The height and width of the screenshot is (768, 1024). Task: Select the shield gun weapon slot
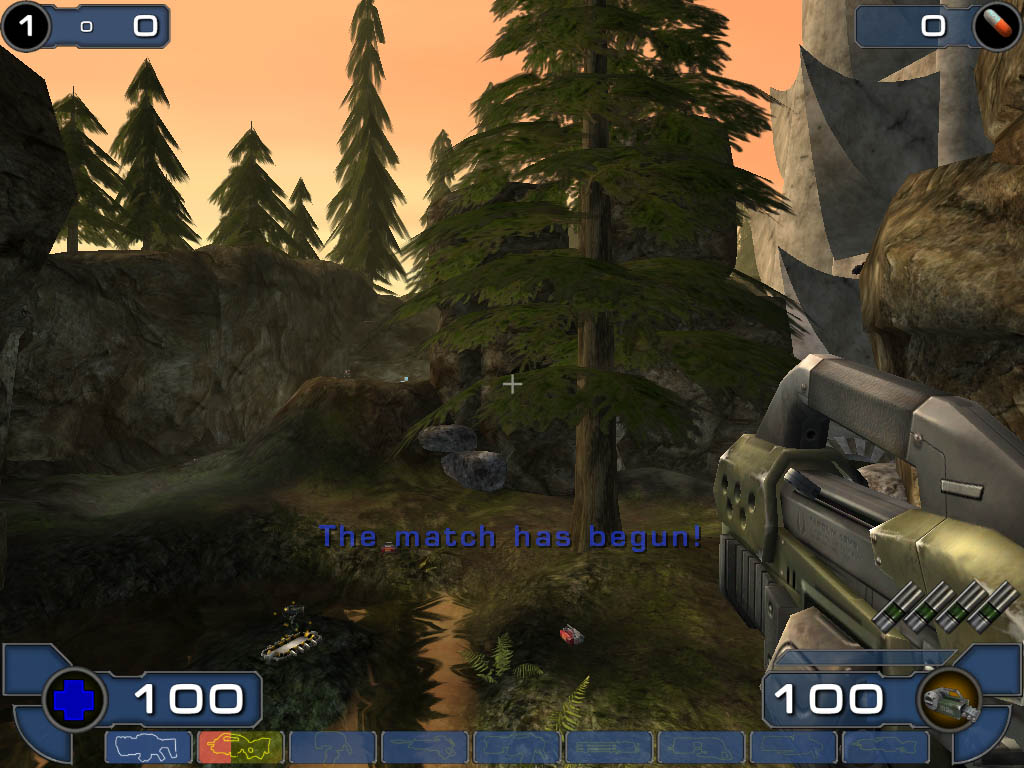[x=148, y=747]
